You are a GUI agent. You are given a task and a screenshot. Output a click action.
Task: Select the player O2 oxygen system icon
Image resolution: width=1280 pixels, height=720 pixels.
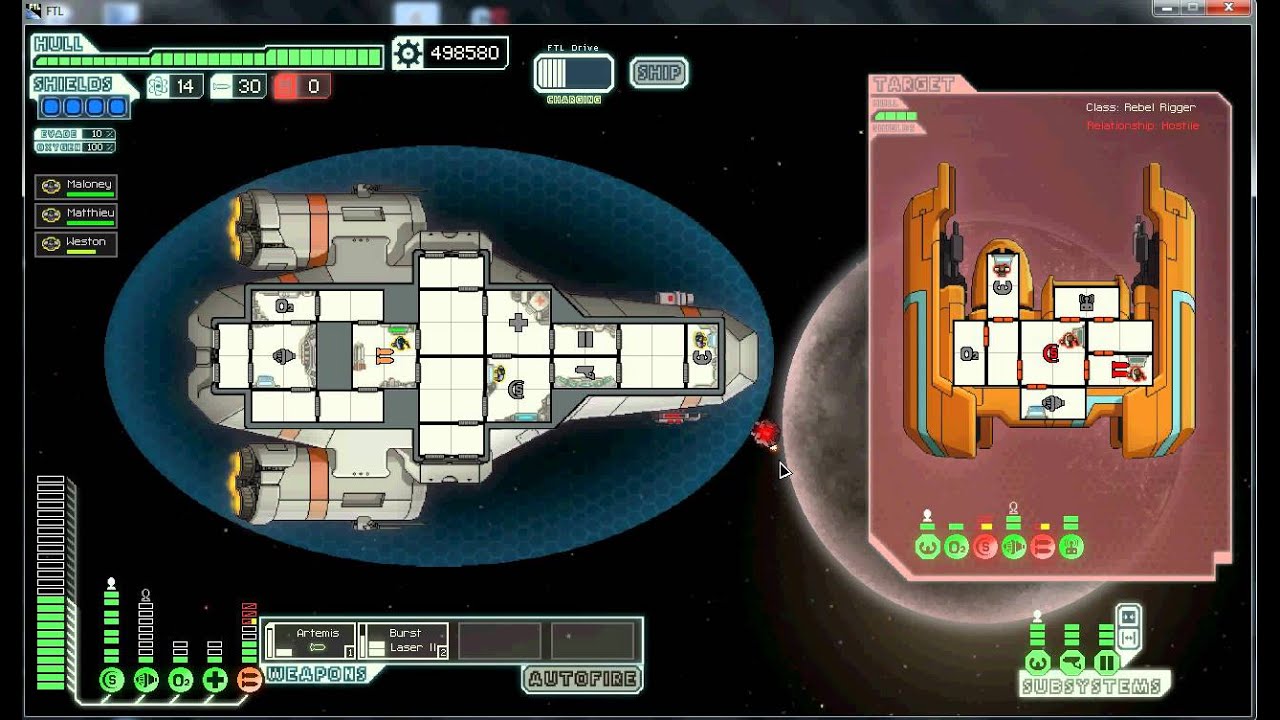[x=181, y=680]
